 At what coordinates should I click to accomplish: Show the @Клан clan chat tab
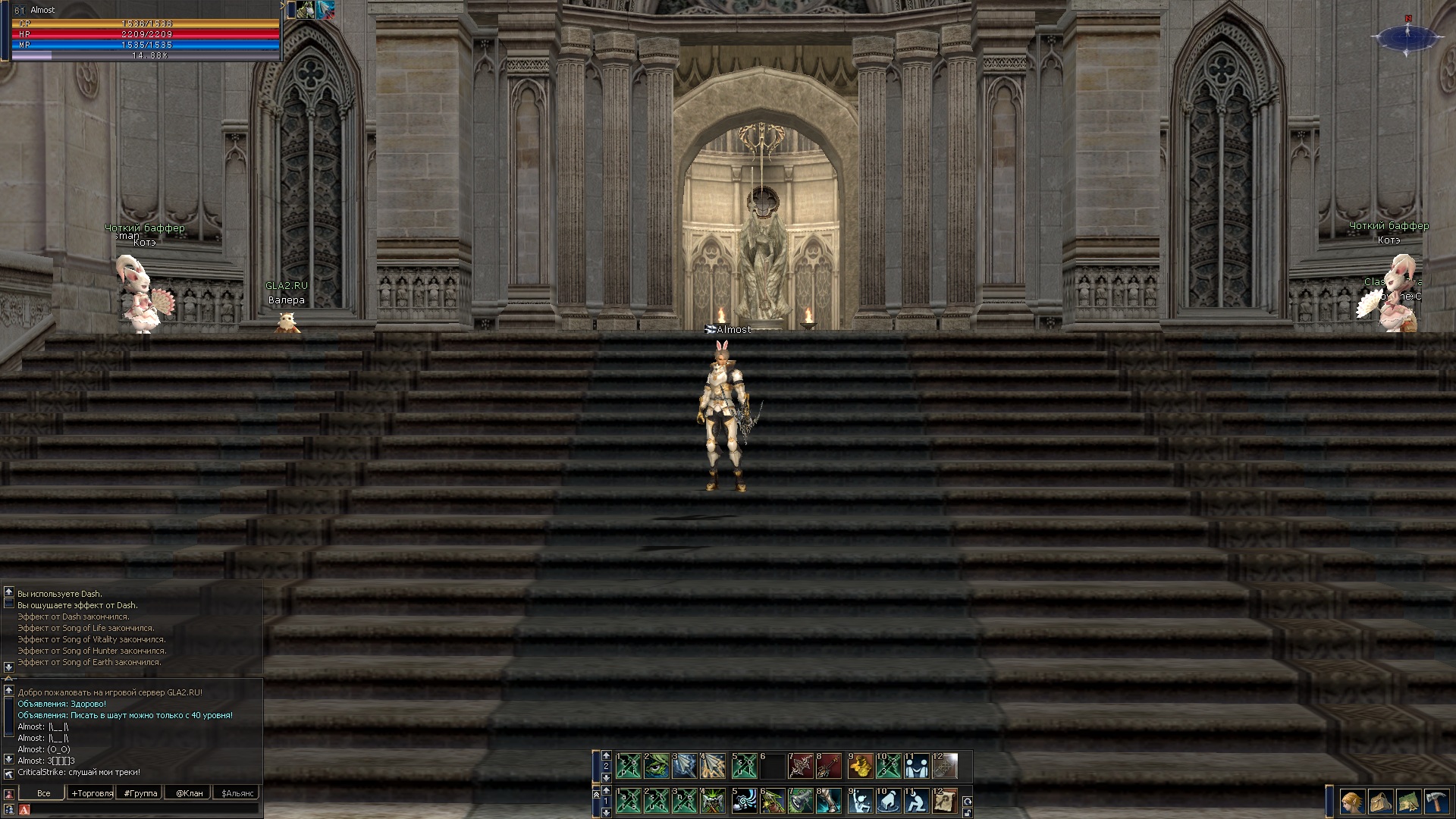pos(189,793)
